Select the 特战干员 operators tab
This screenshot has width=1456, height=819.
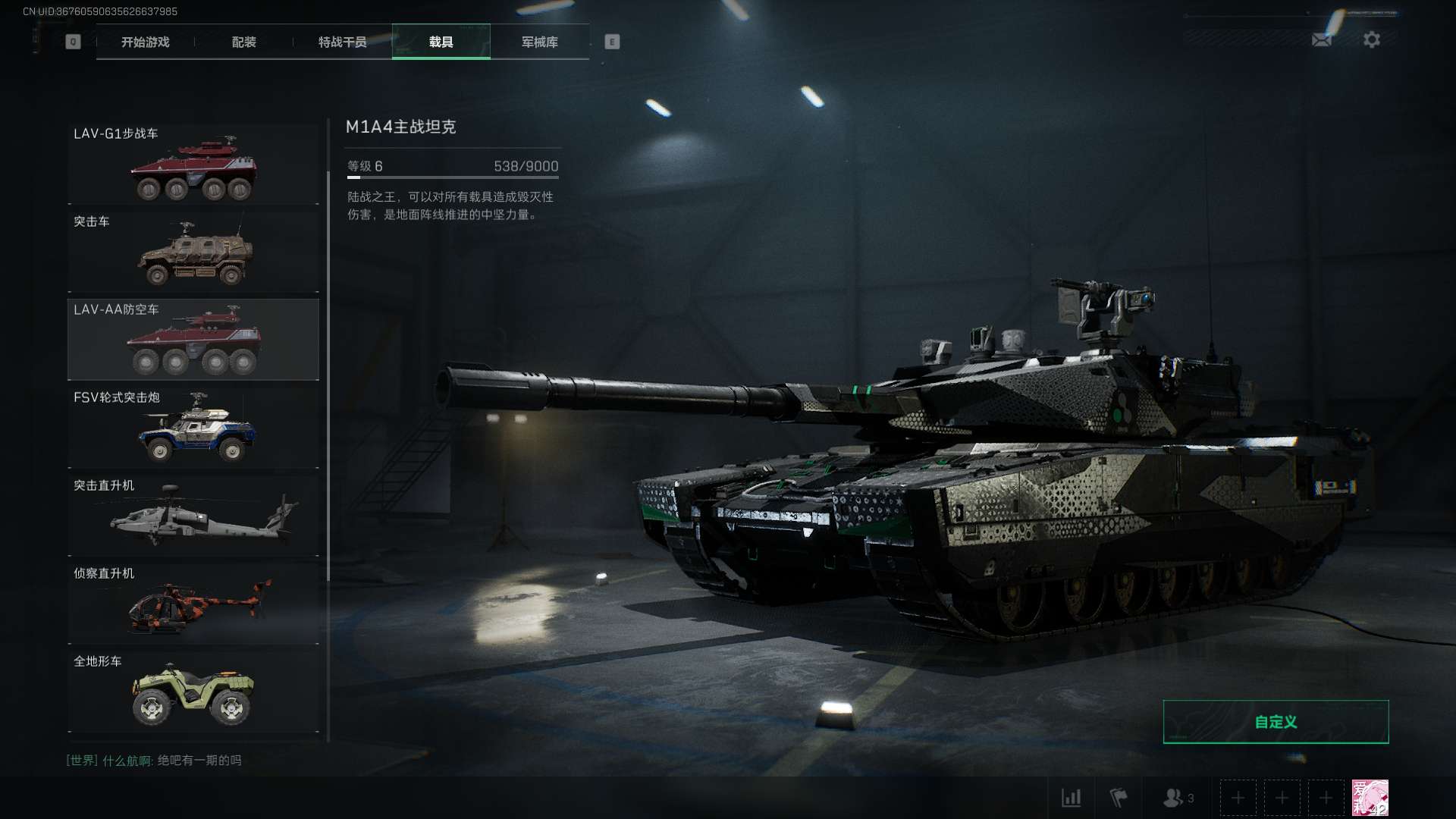click(x=342, y=42)
